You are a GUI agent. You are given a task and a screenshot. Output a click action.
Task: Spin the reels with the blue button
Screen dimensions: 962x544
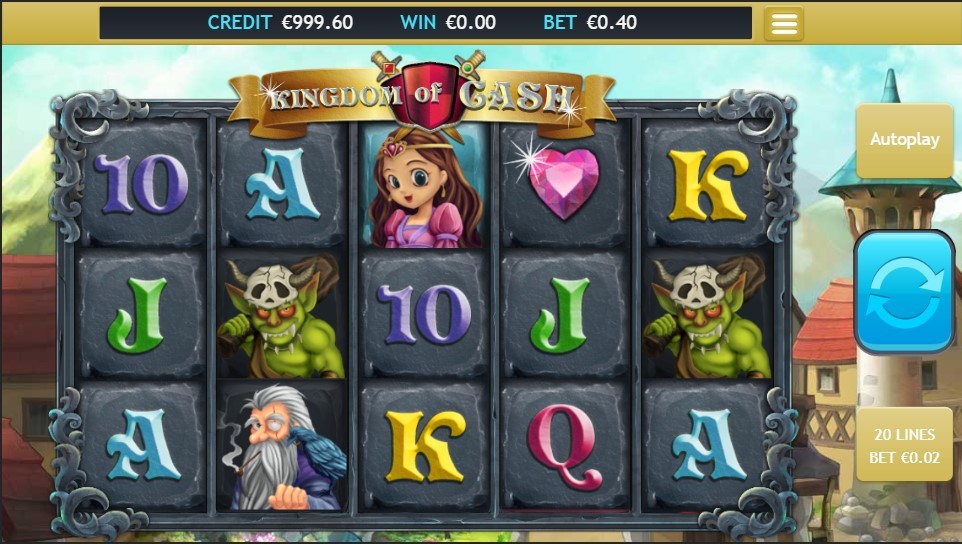click(904, 291)
